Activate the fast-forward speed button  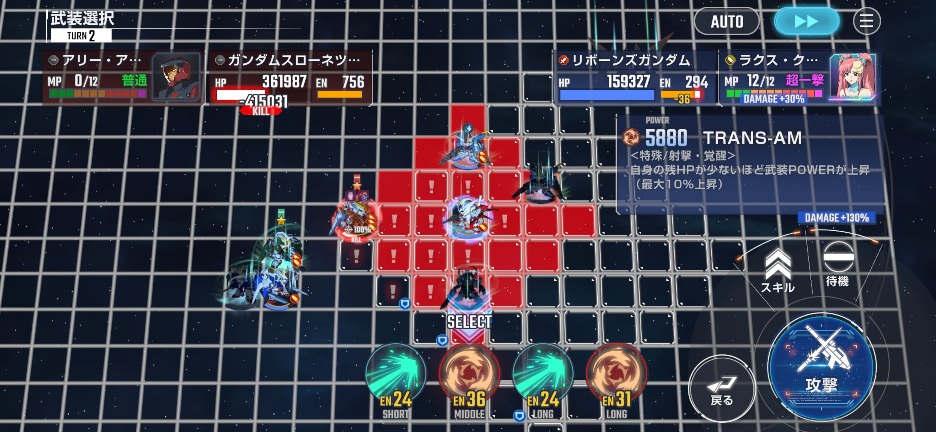point(806,21)
